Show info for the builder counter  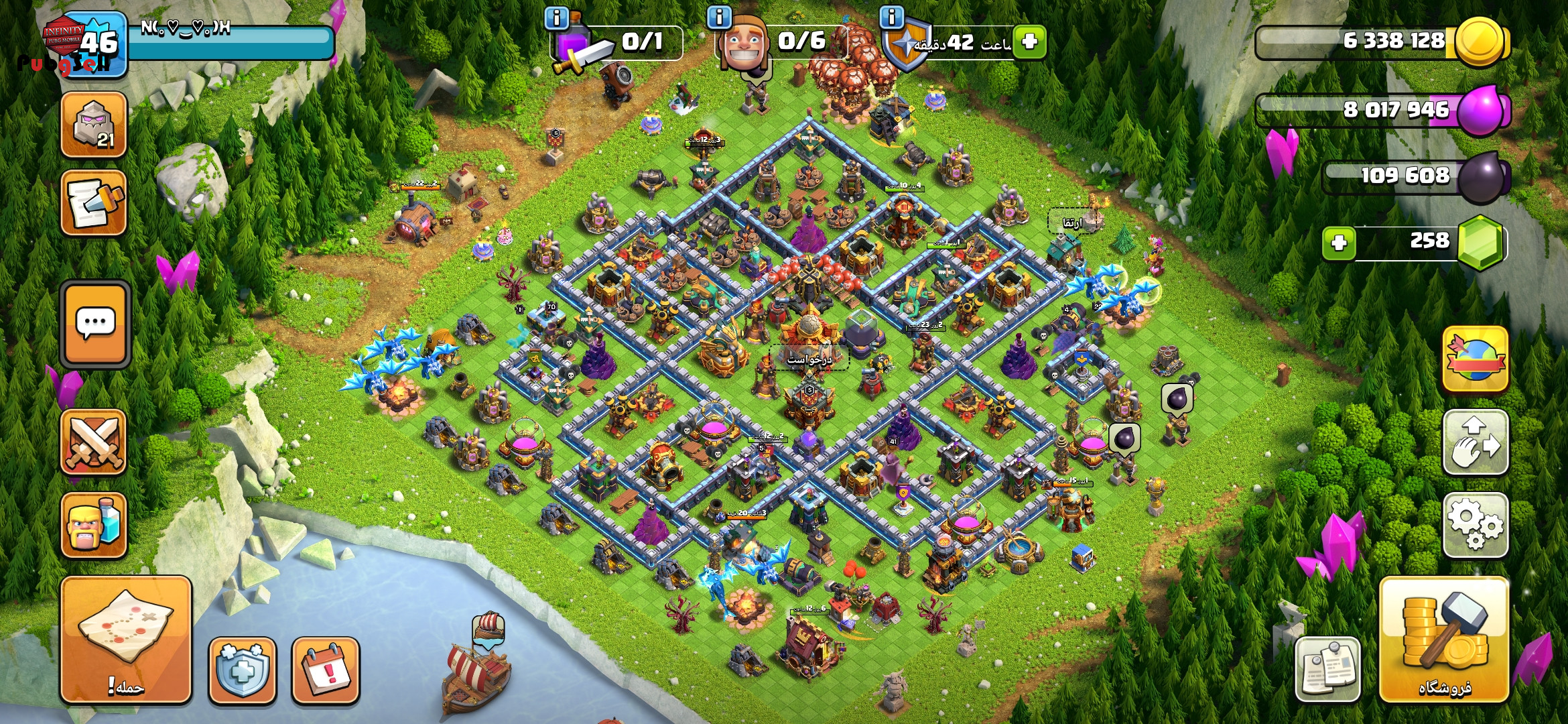[719, 17]
